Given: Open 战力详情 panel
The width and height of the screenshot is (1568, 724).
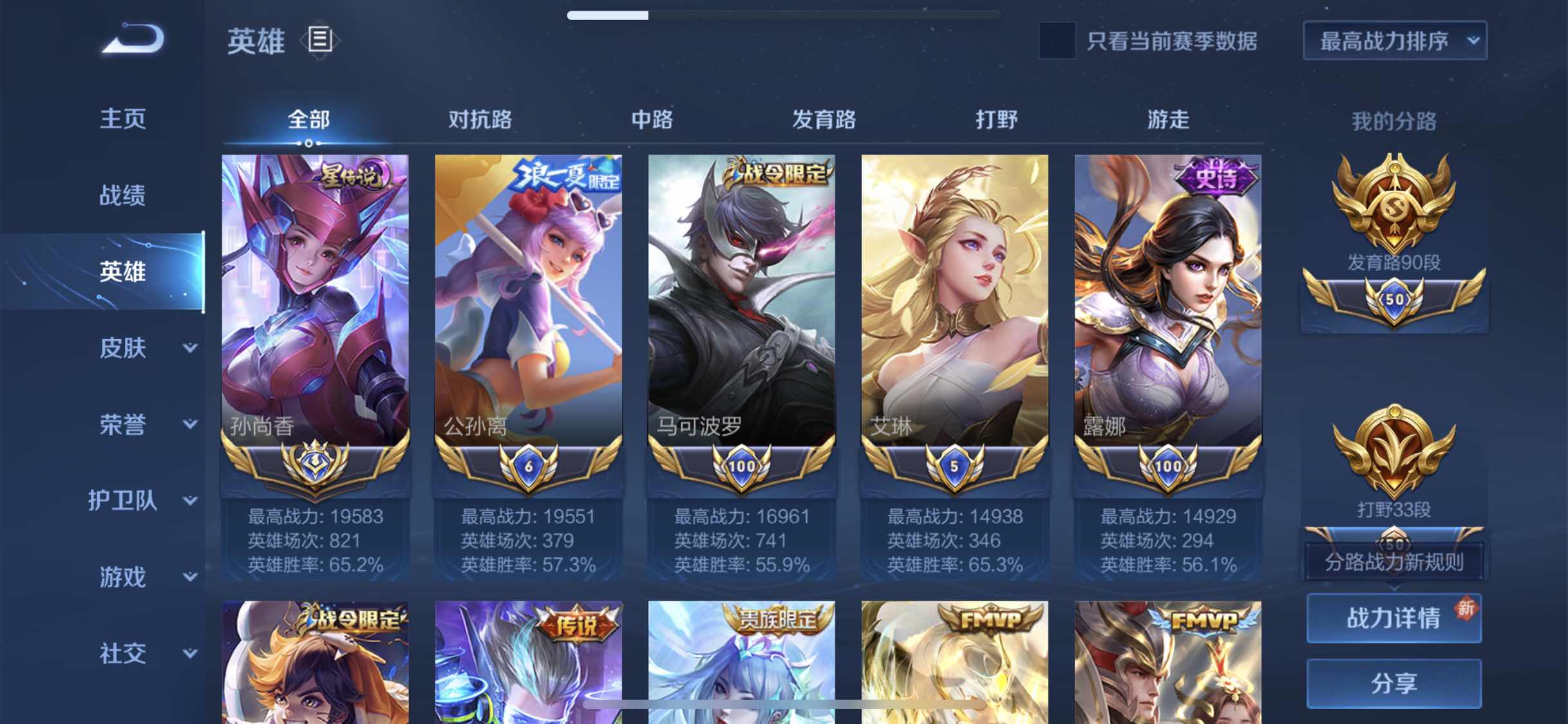Looking at the screenshot, I should [1393, 618].
